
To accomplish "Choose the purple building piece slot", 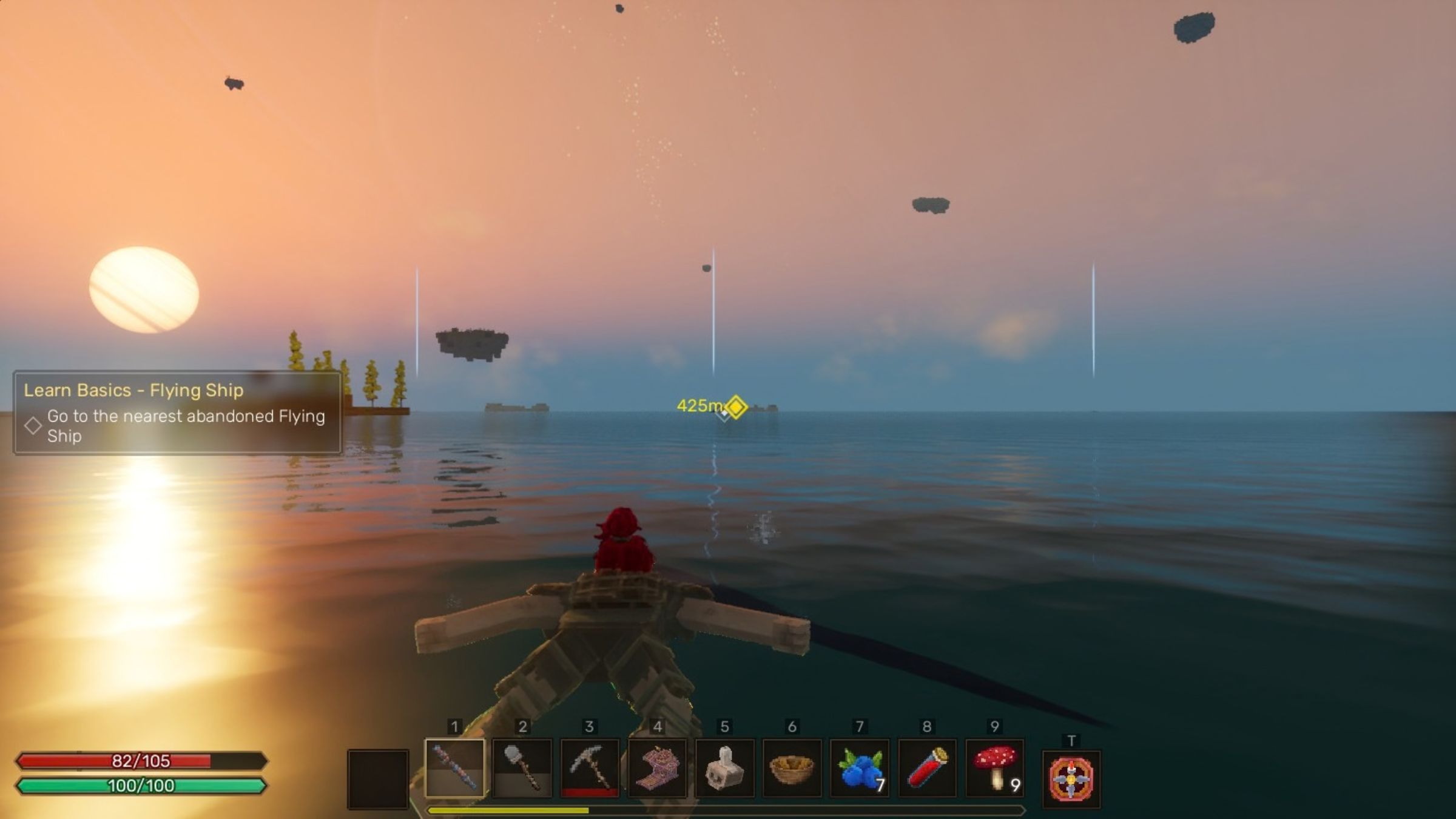I will click(x=657, y=768).
